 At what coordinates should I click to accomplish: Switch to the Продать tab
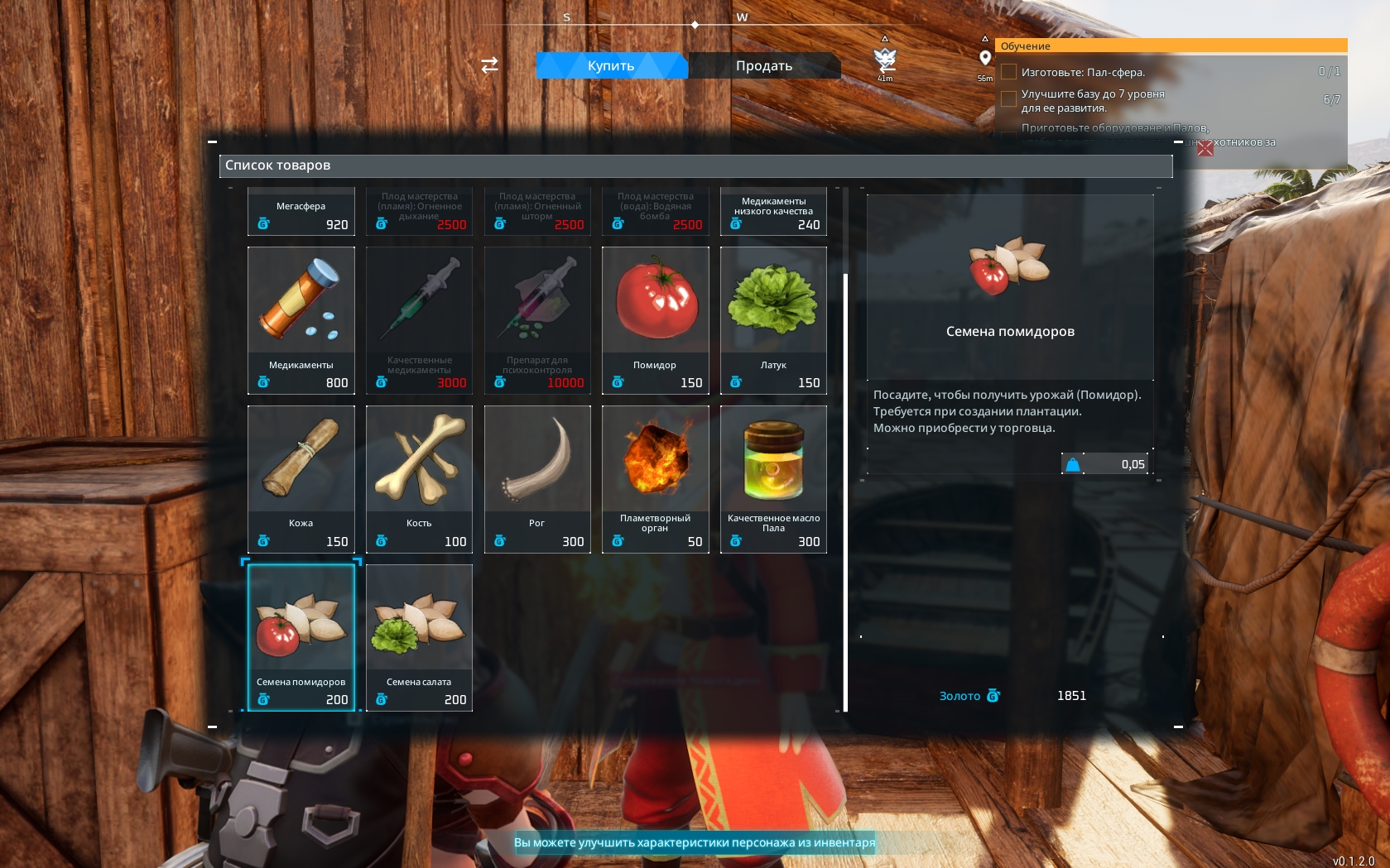(x=764, y=65)
